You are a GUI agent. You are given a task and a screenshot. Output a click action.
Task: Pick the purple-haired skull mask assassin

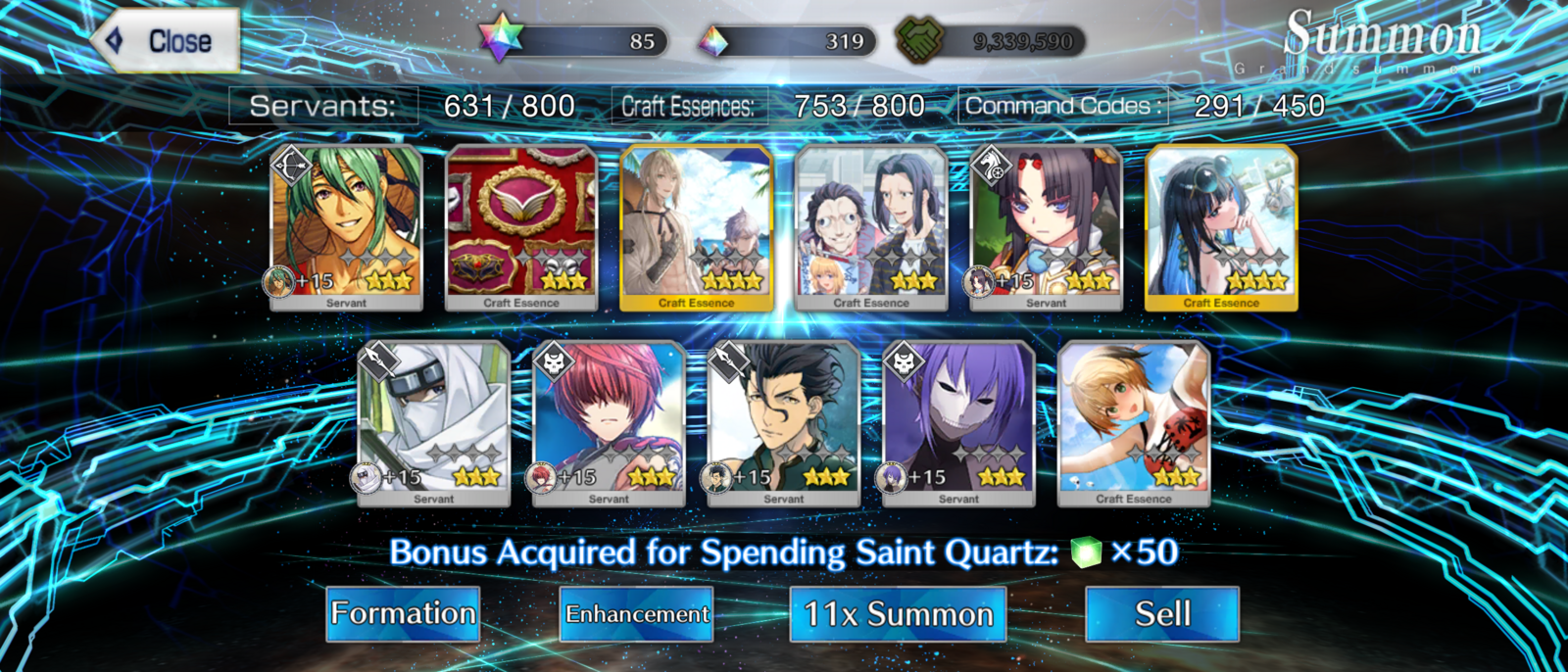pos(958,423)
